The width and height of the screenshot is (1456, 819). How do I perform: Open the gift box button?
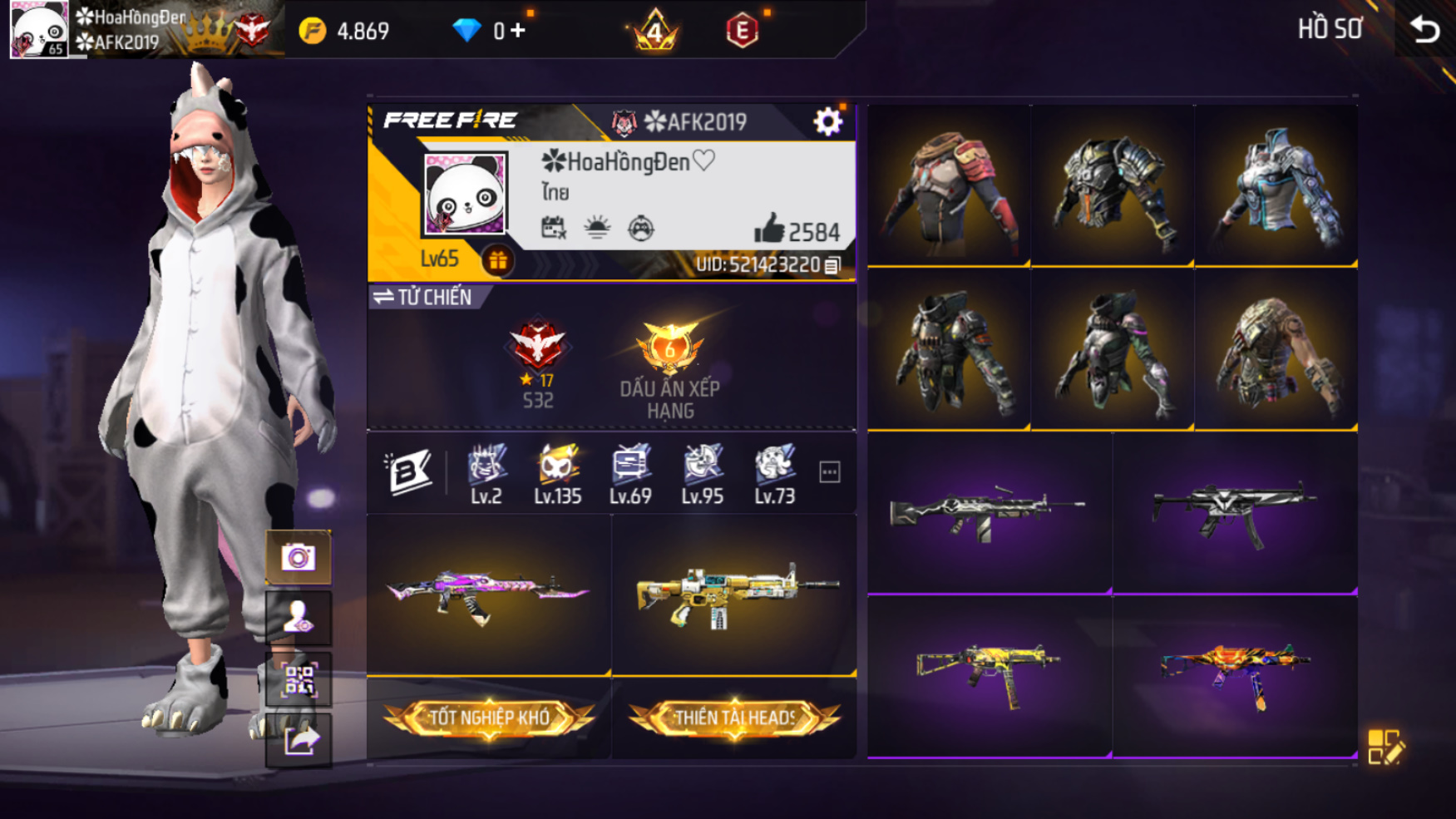pyautogui.click(x=498, y=261)
